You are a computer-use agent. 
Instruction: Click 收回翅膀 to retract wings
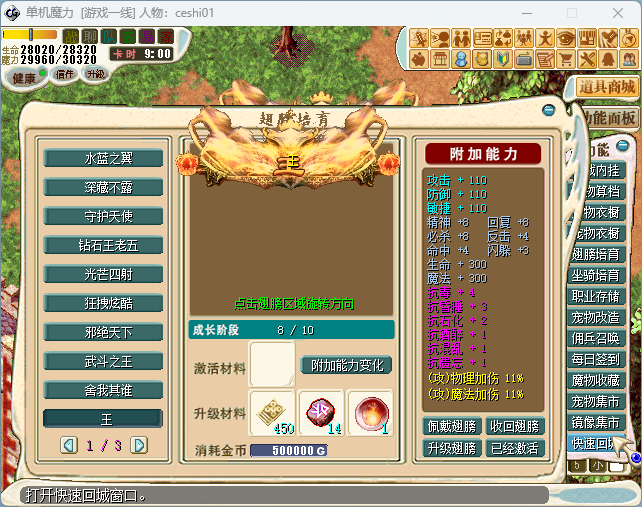coord(515,426)
